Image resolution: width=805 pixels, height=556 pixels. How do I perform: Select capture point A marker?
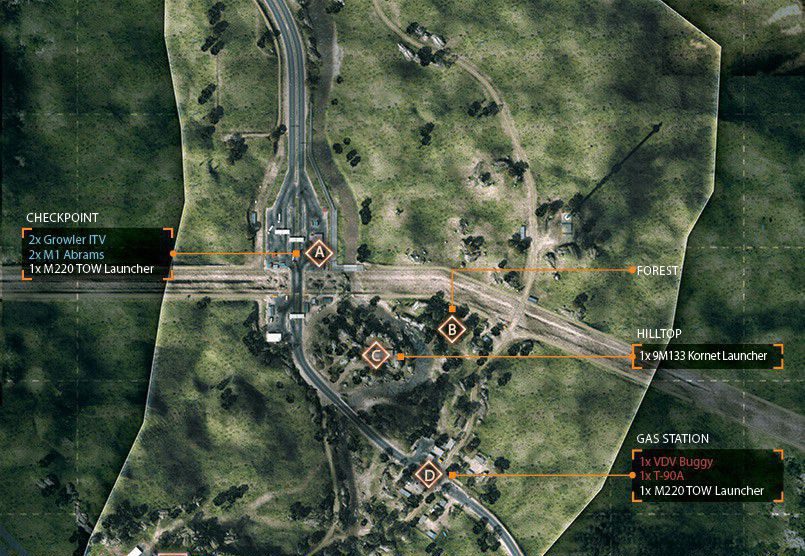click(319, 255)
